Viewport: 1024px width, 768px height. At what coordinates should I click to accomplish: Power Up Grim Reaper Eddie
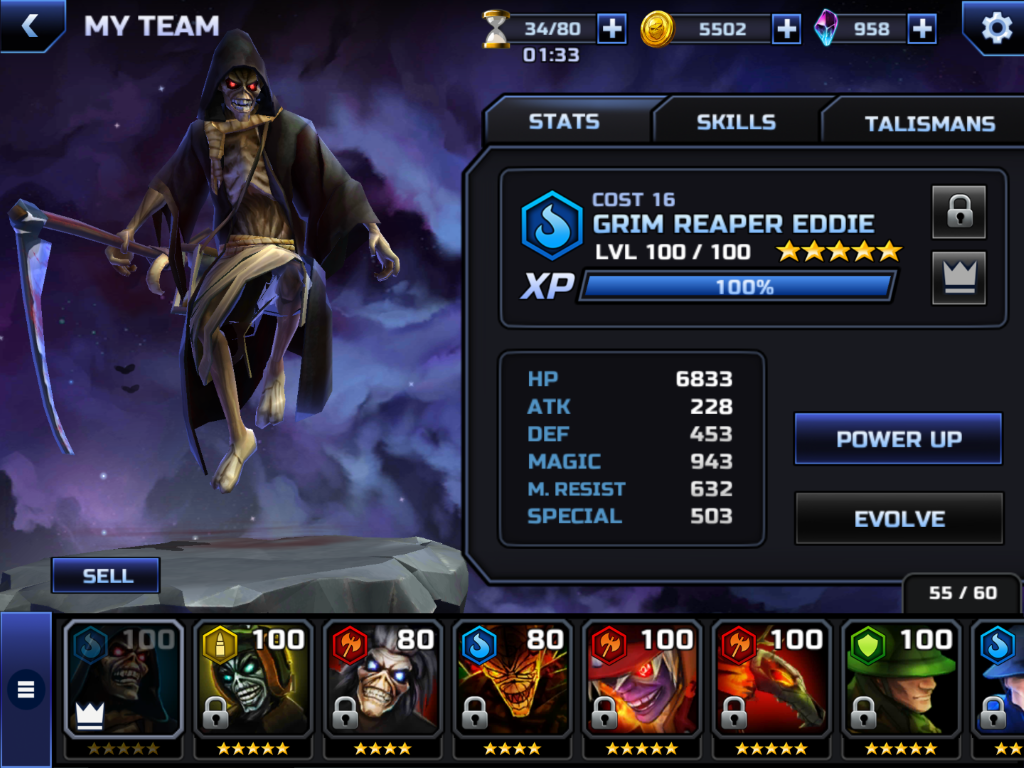[x=898, y=439]
